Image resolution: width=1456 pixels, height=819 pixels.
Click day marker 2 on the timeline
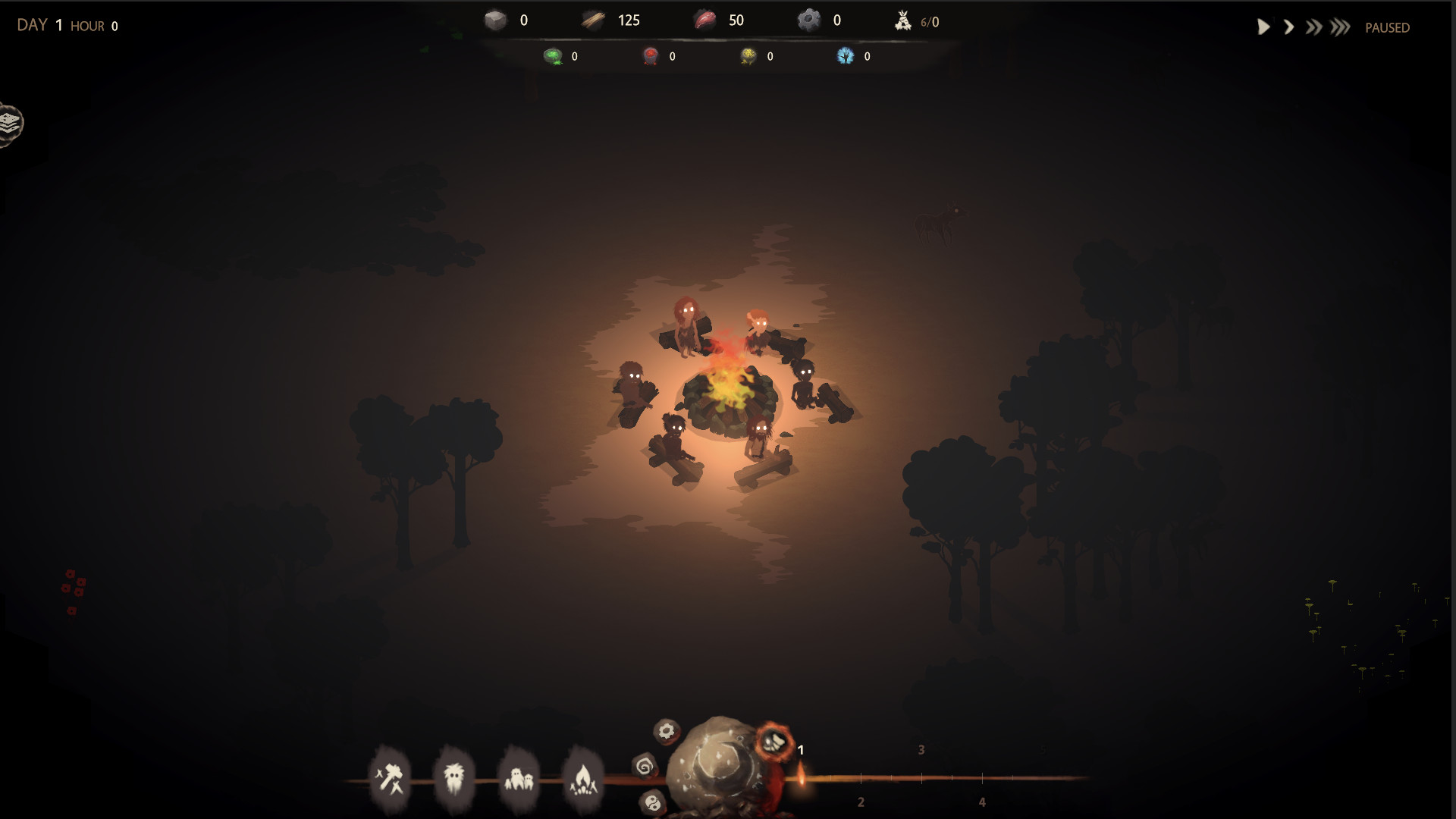pos(861,800)
